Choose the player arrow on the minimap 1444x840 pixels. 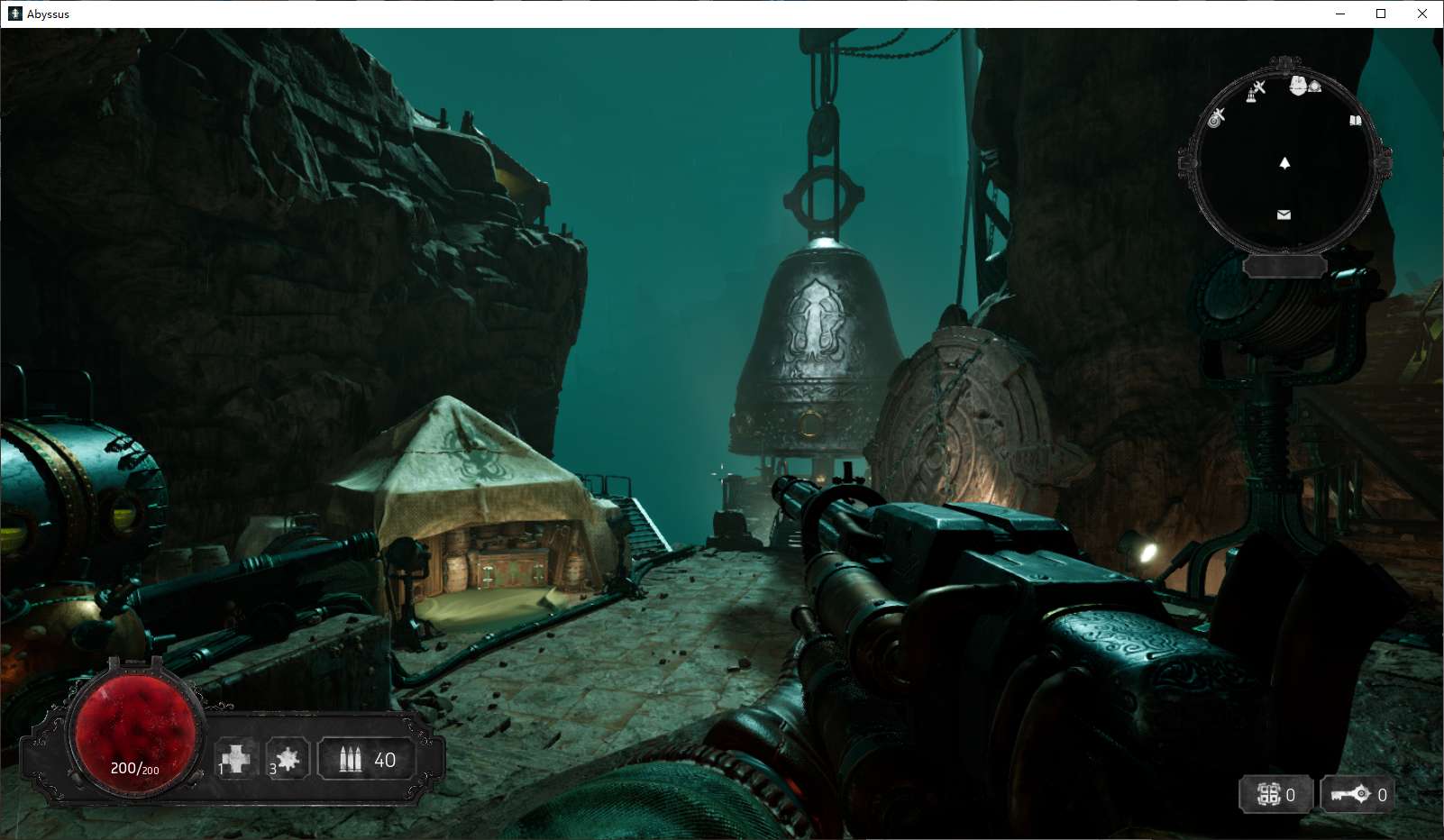1284,163
